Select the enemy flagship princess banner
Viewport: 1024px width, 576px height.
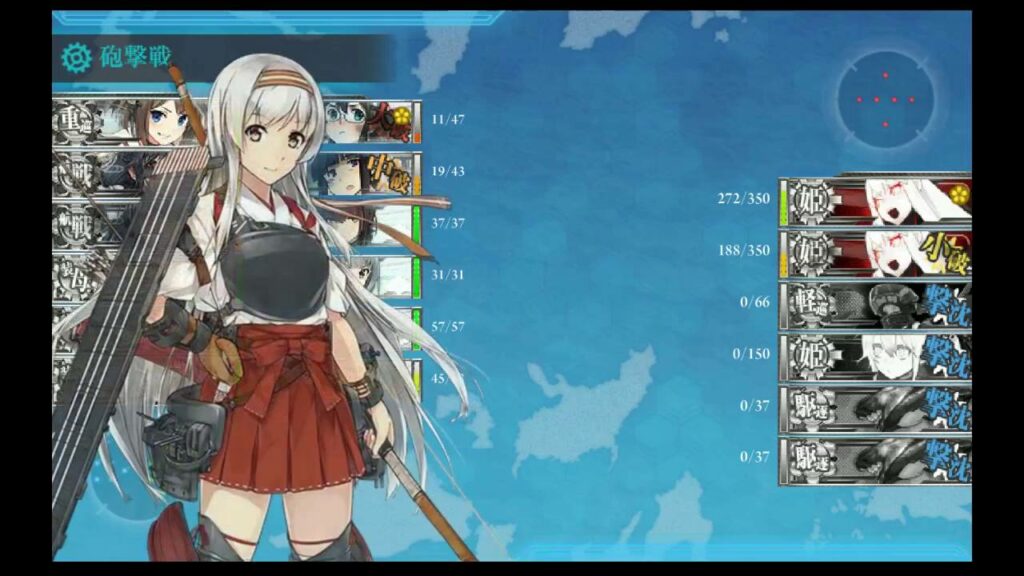coord(876,200)
